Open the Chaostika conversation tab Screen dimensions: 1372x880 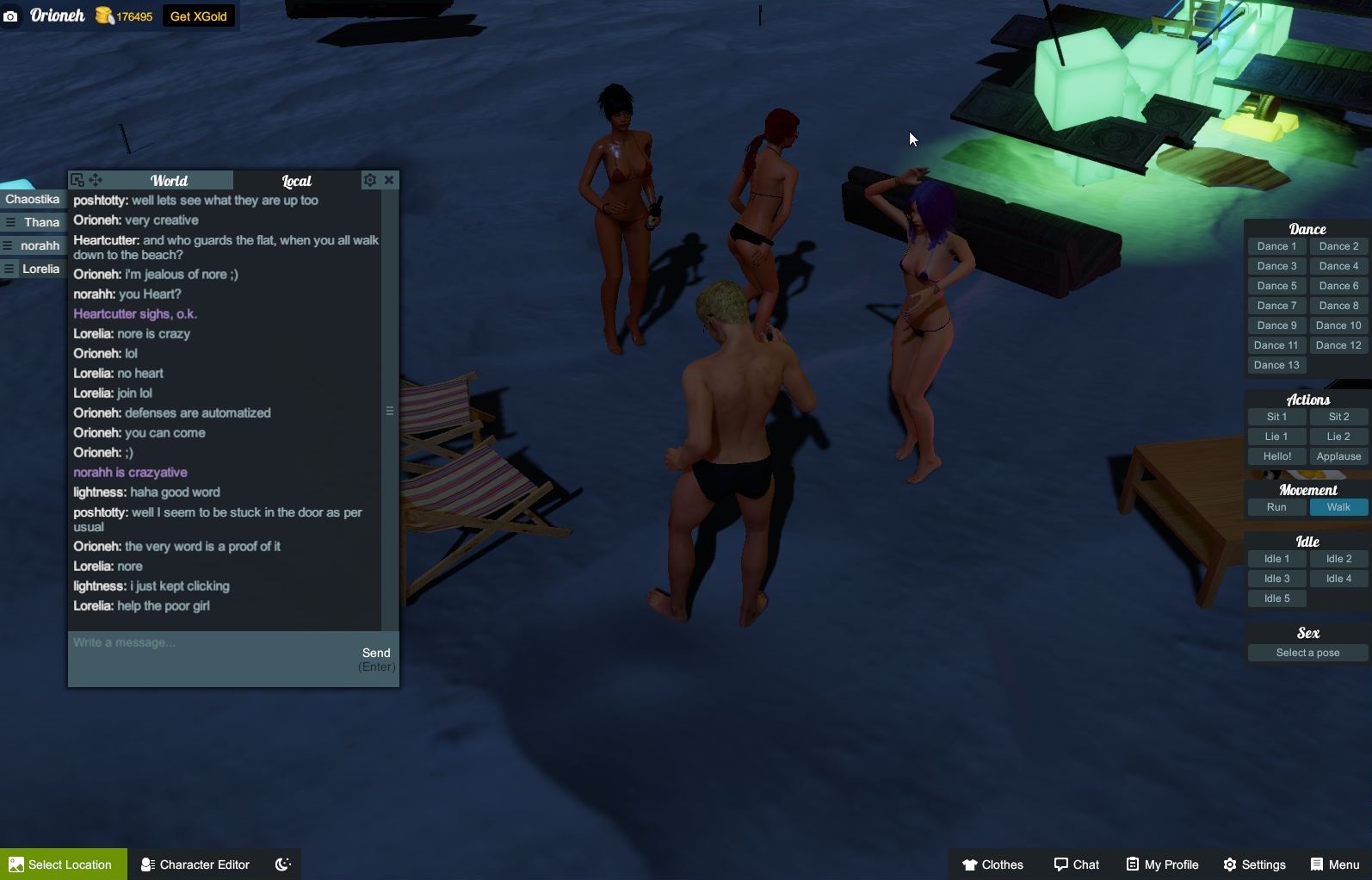[x=33, y=198]
